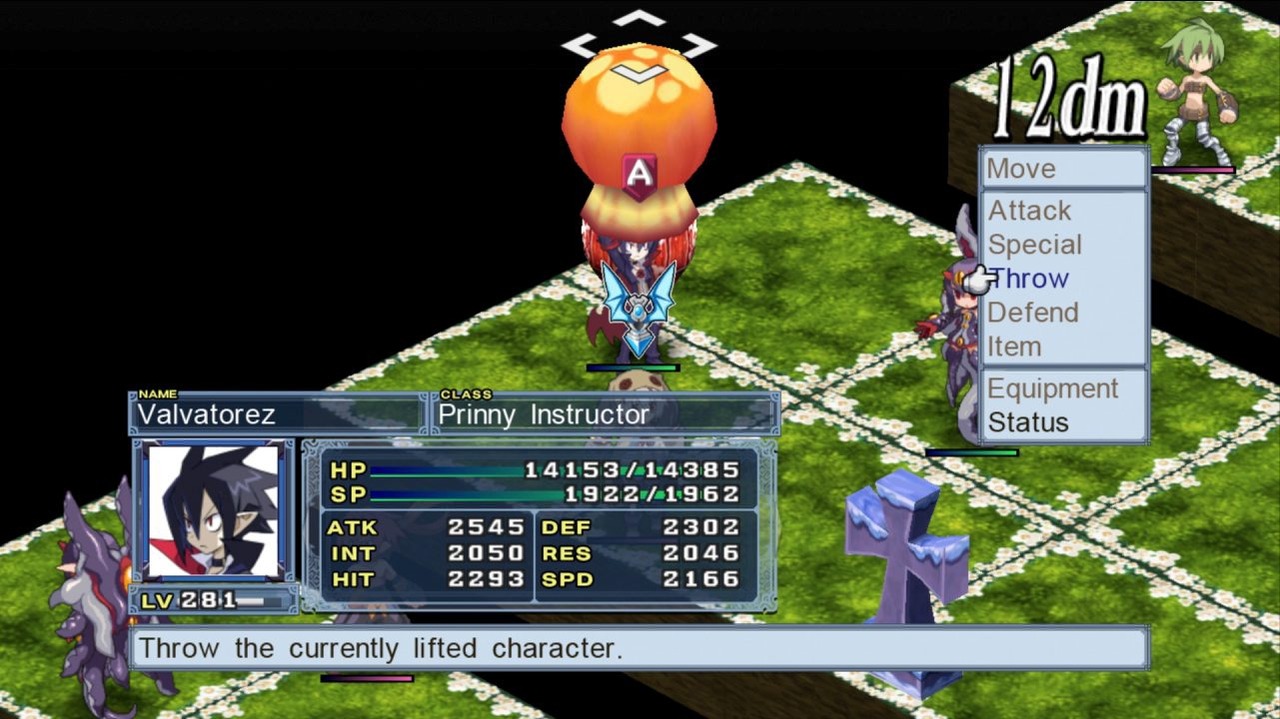Image resolution: width=1280 pixels, height=719 pixels.
Task: Select Move in the command menu
Action: pyautogui.click(x=1021, y=169)
